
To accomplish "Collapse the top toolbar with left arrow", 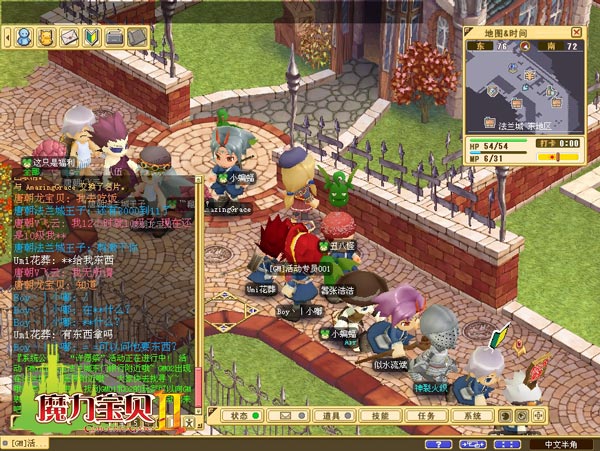I will (x=8, y=37).
